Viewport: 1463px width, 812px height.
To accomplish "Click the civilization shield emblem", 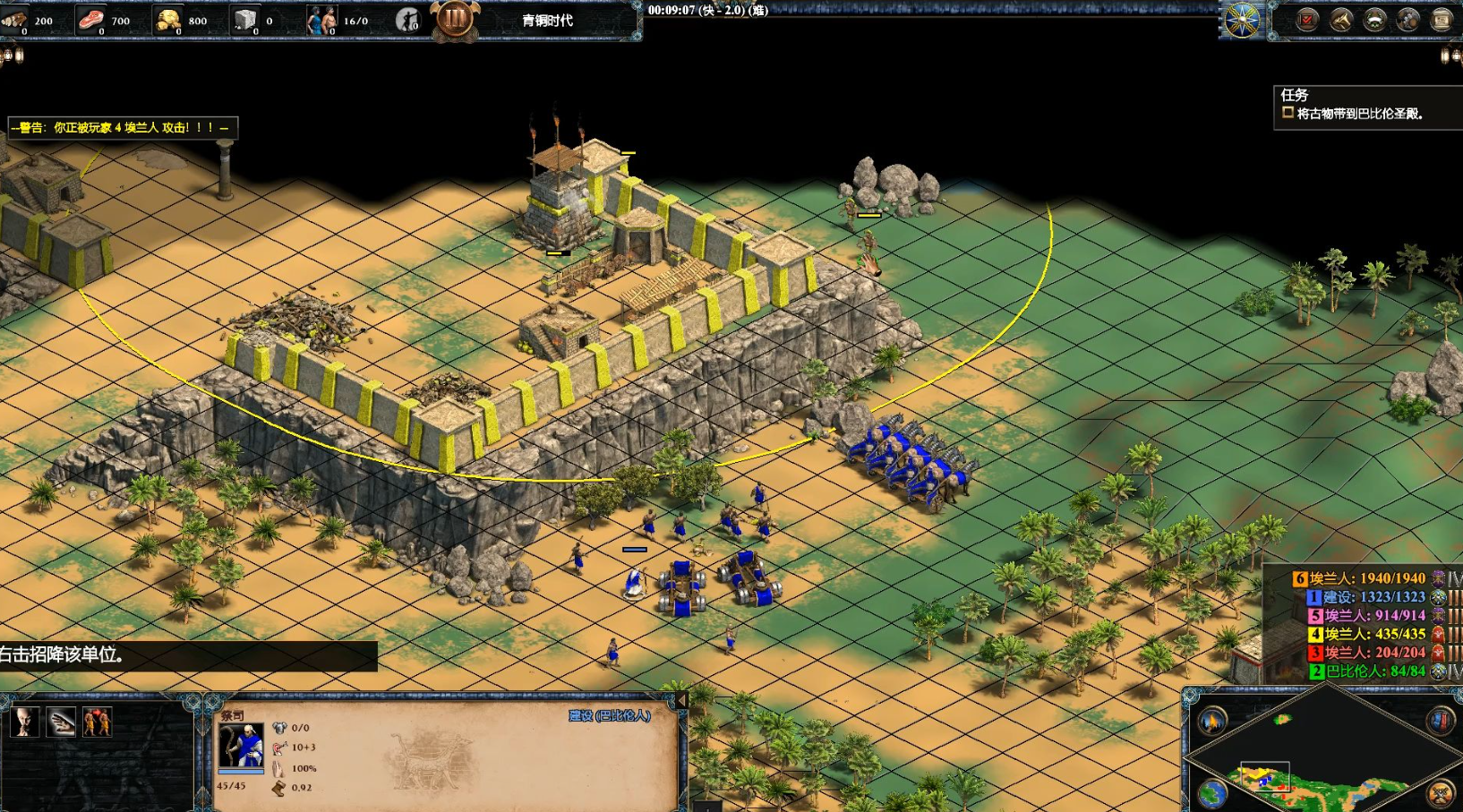I will point(1243,20).
